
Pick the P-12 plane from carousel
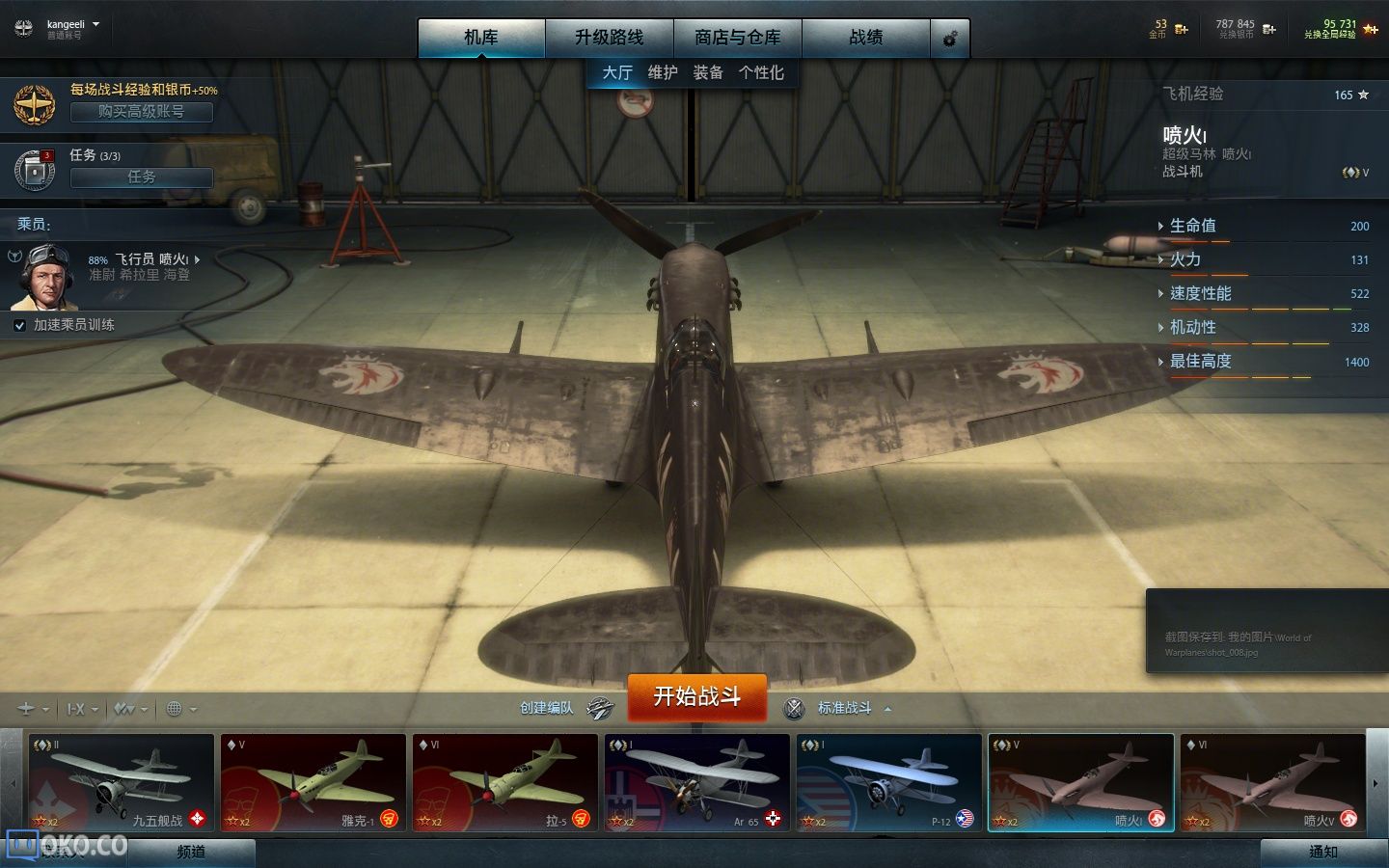coord(888,782)
